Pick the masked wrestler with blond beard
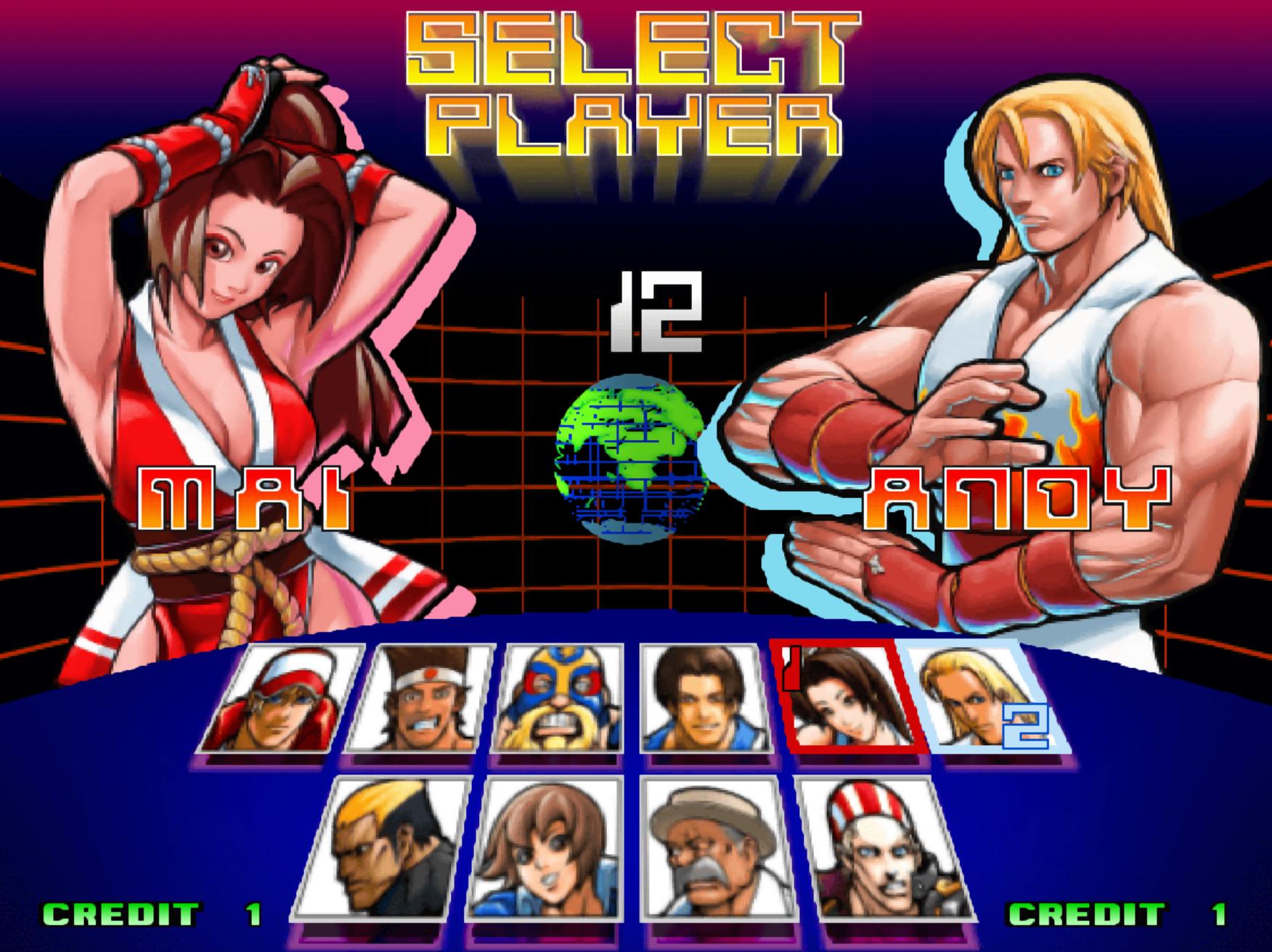 pyautogui.click(x=559, y=699)
